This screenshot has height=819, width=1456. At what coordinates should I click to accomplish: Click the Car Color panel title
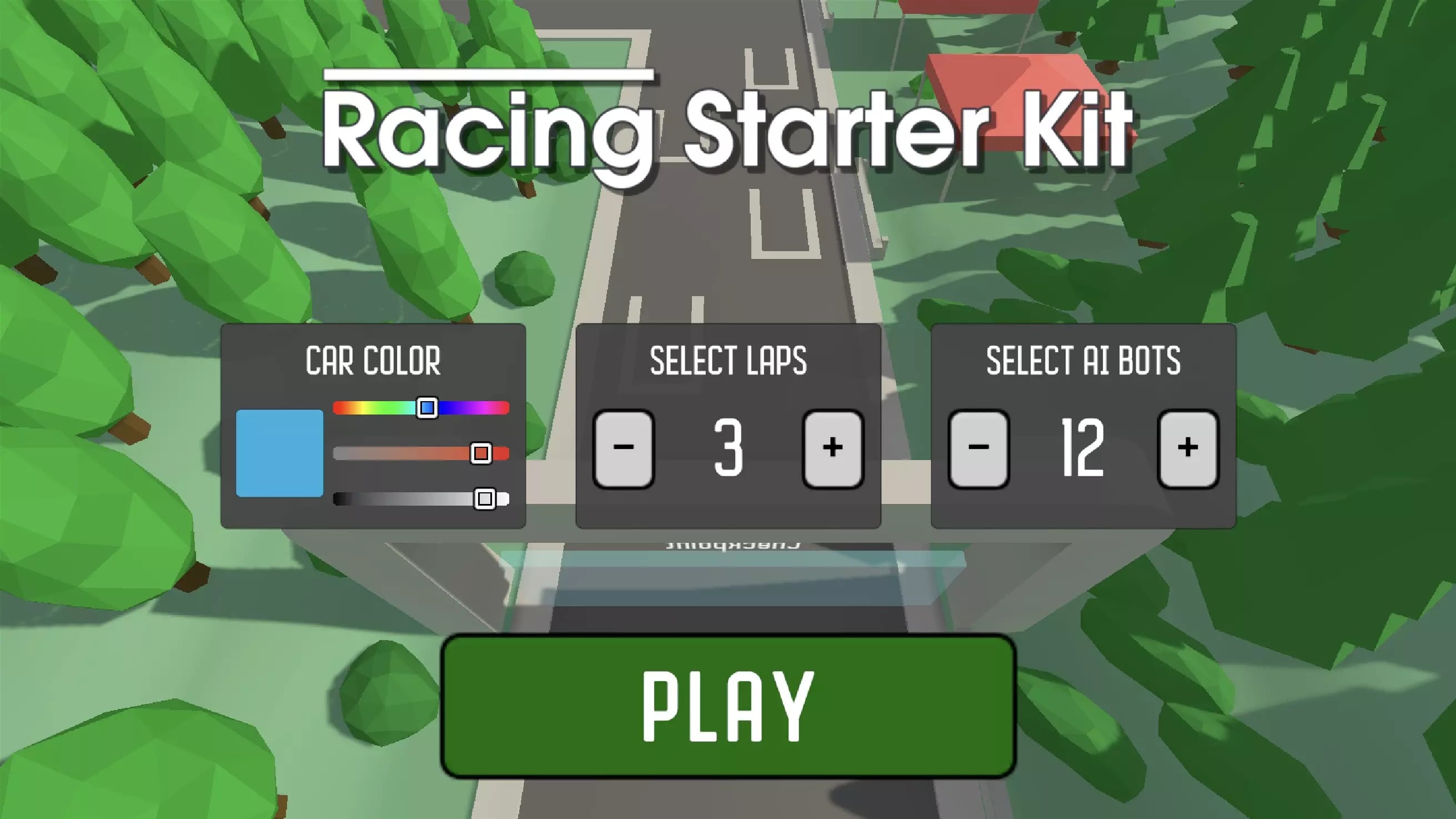point(373,358)
